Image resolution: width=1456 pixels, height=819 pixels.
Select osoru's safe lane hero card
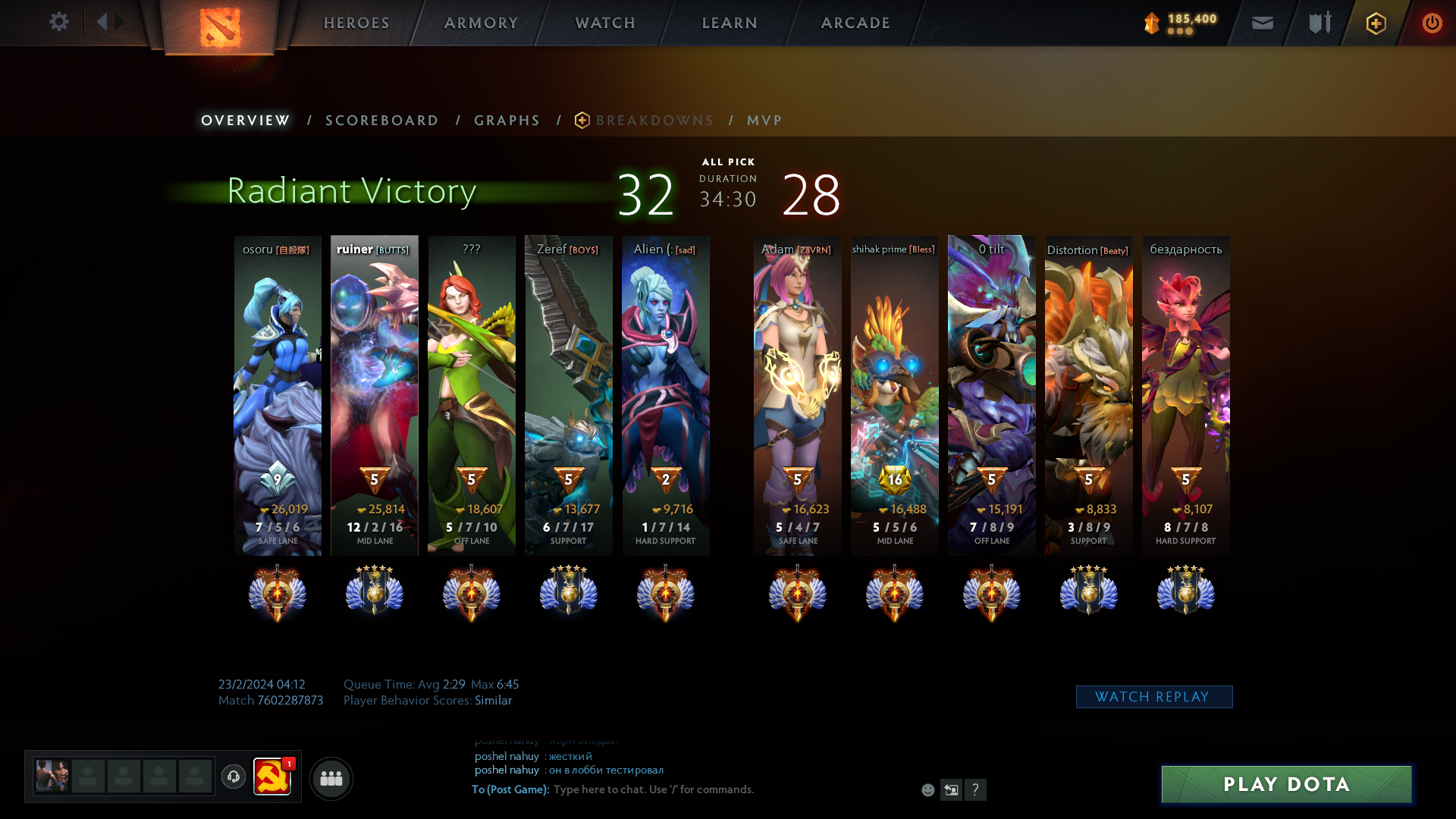[x=278, y=394]
